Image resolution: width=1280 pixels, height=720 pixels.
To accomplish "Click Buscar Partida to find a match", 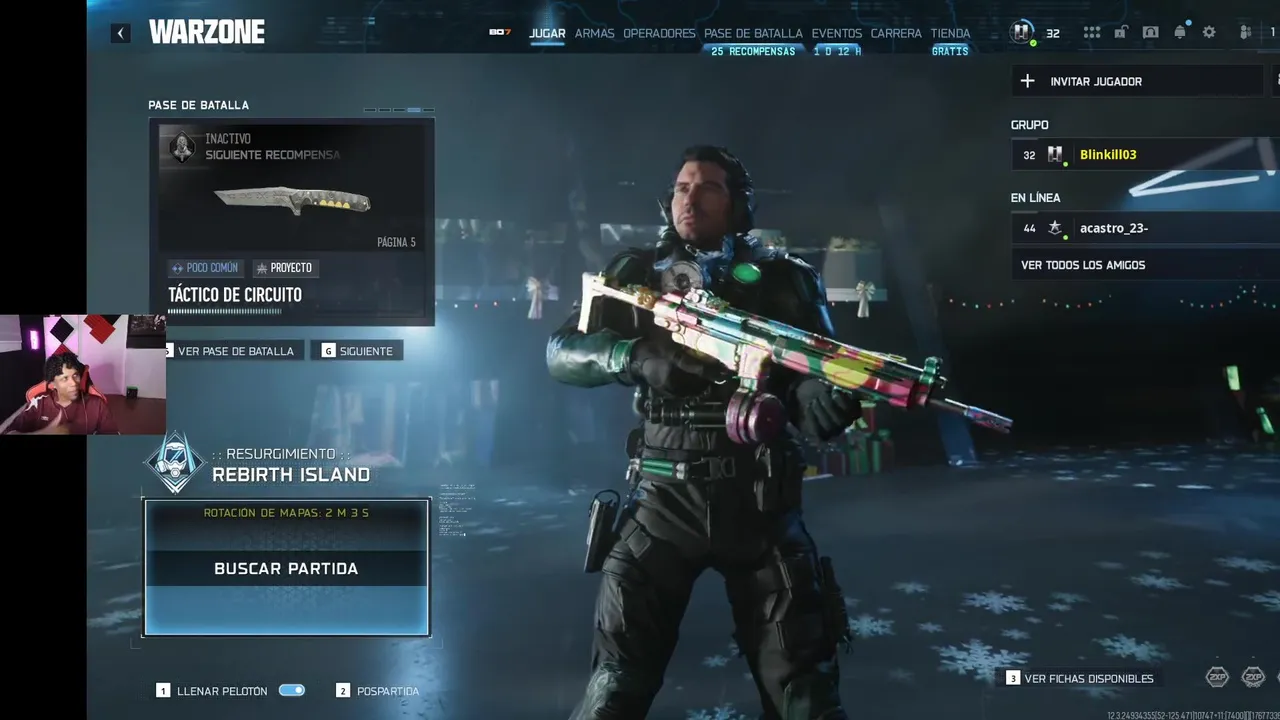I will click(286, 568).
